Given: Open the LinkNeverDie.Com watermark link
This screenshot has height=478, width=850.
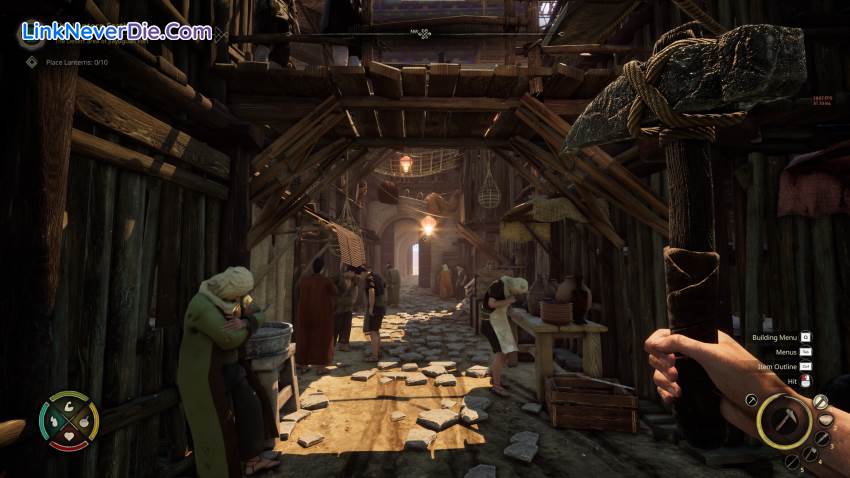Looking at the screenshot, I should 115,31.
